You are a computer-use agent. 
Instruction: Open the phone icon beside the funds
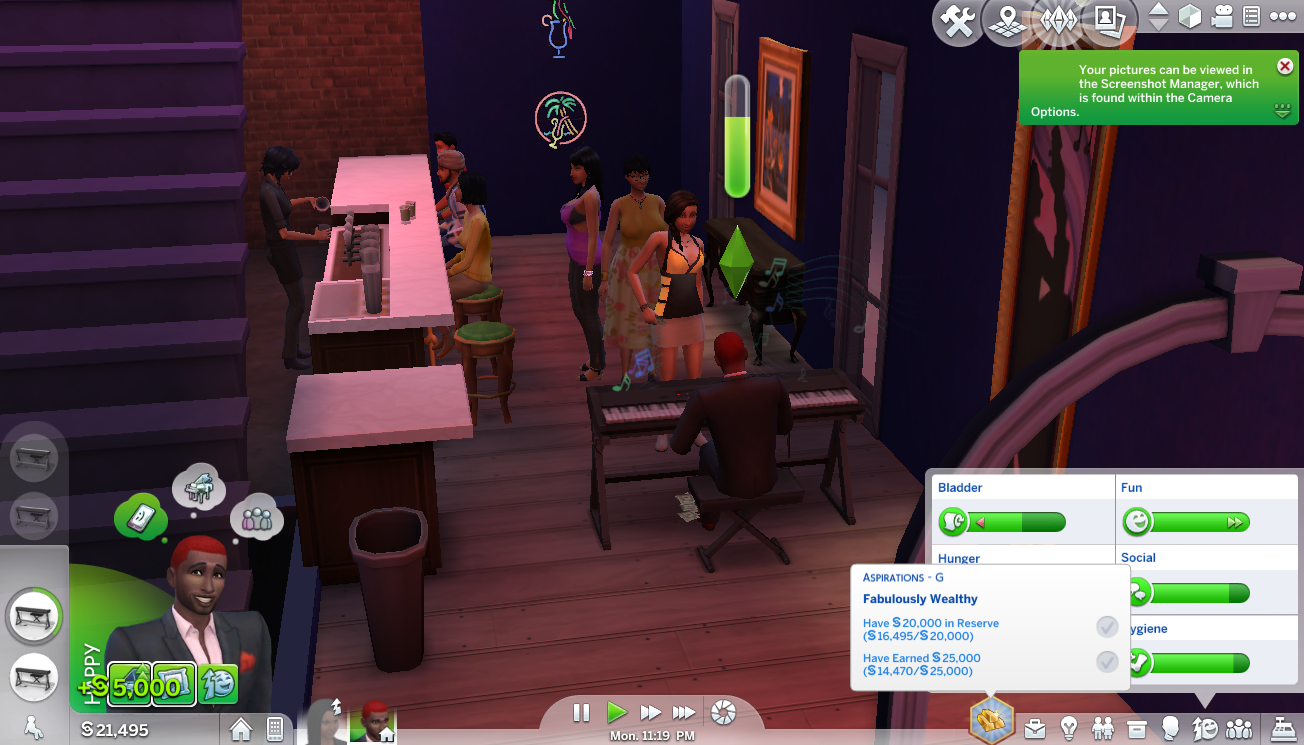pos(275,729)
